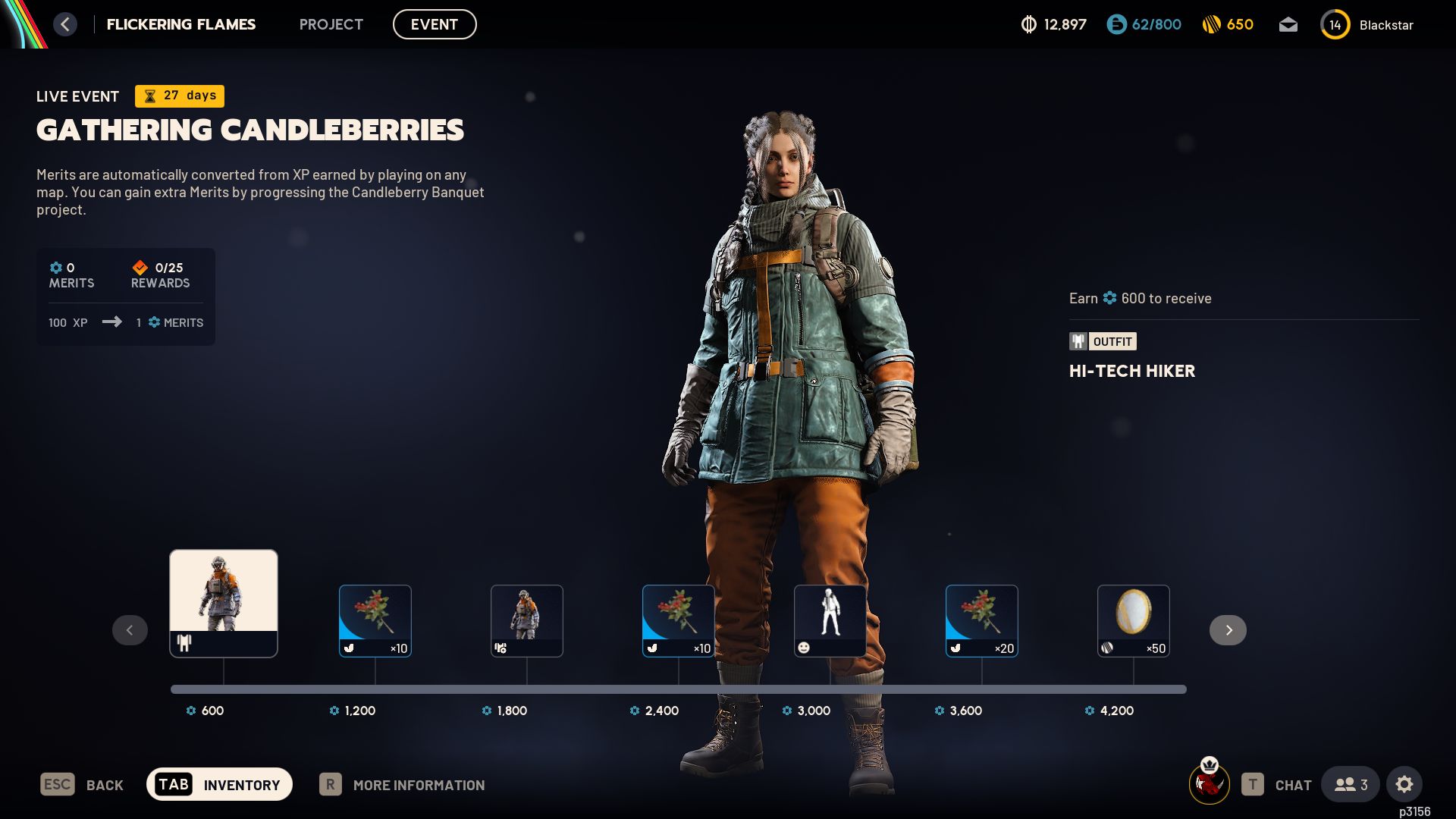Select the EVENT tab
This screenshot has height=819, width=1456.
coord(435,24)
